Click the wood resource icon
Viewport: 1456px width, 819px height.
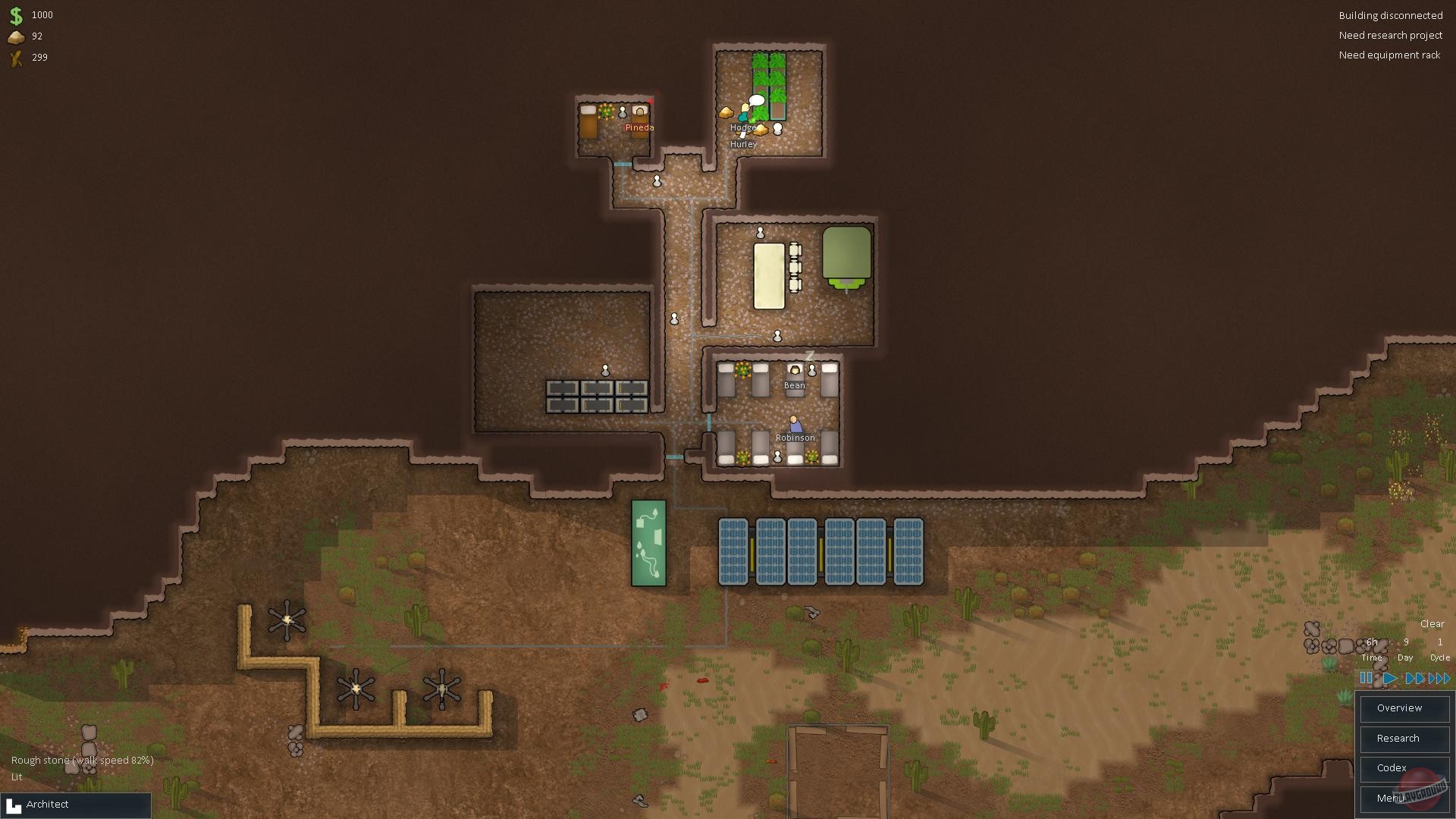coord(17,57)
